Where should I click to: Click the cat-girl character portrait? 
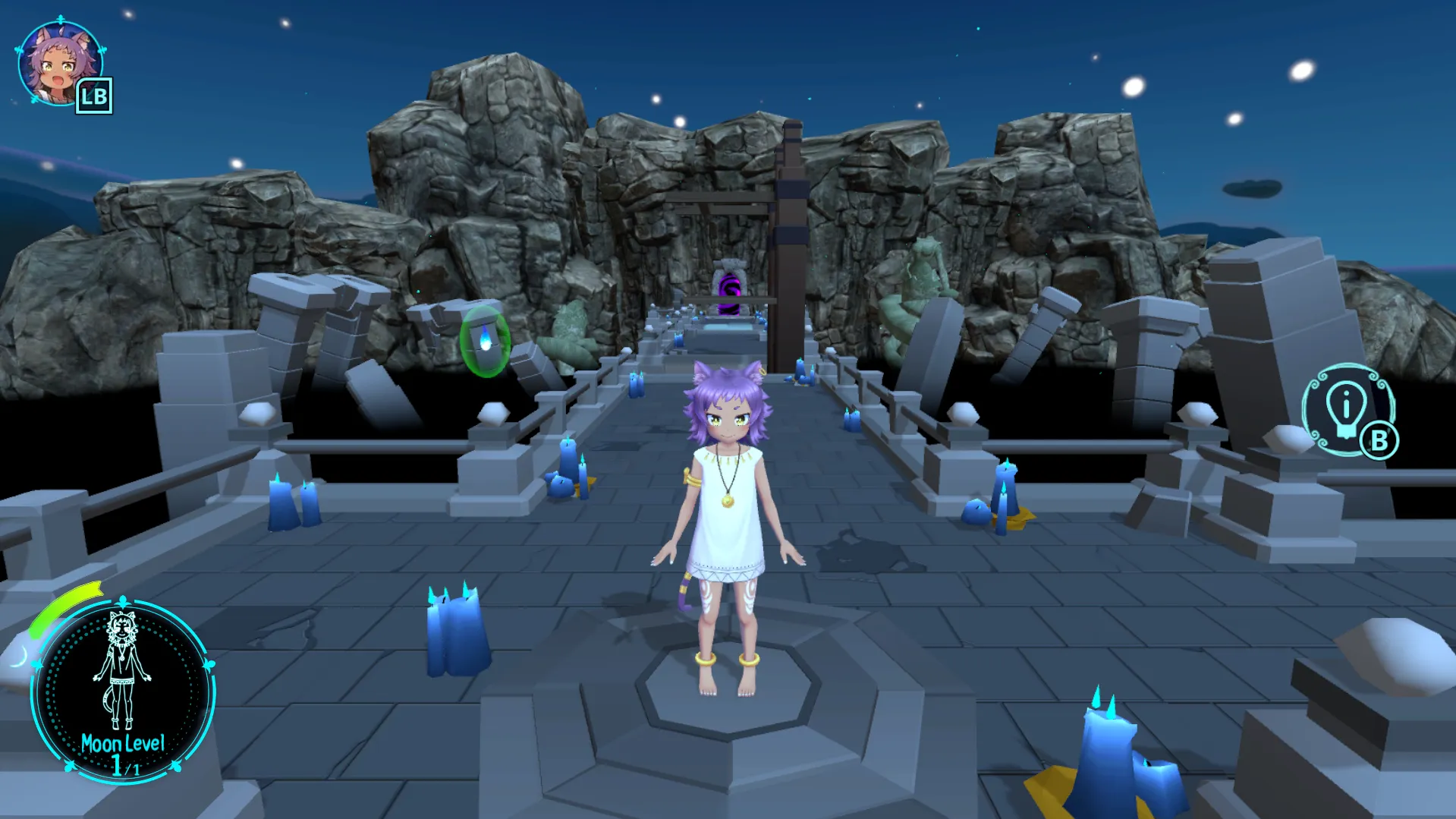tap(59, 64)
